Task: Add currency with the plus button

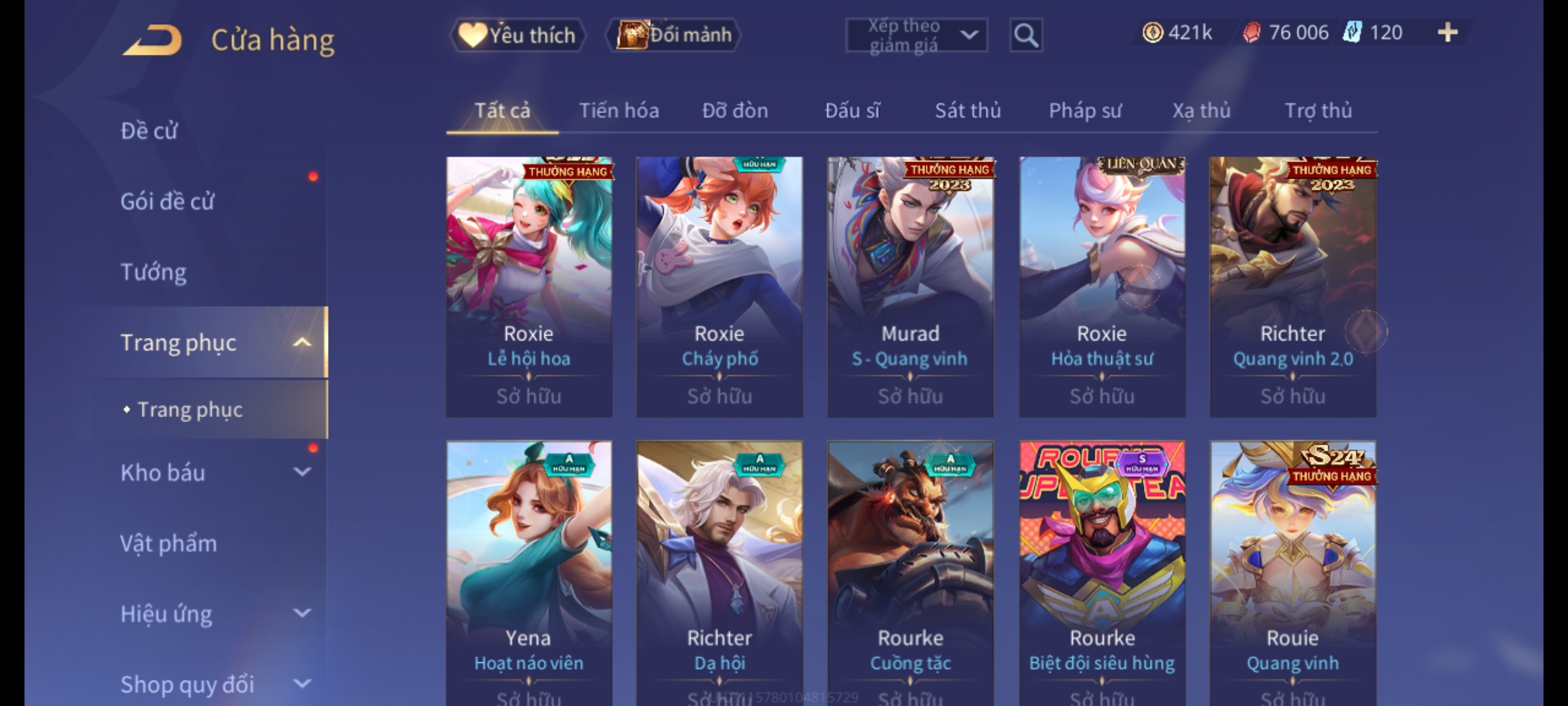Action: [x=1447, y=33]
